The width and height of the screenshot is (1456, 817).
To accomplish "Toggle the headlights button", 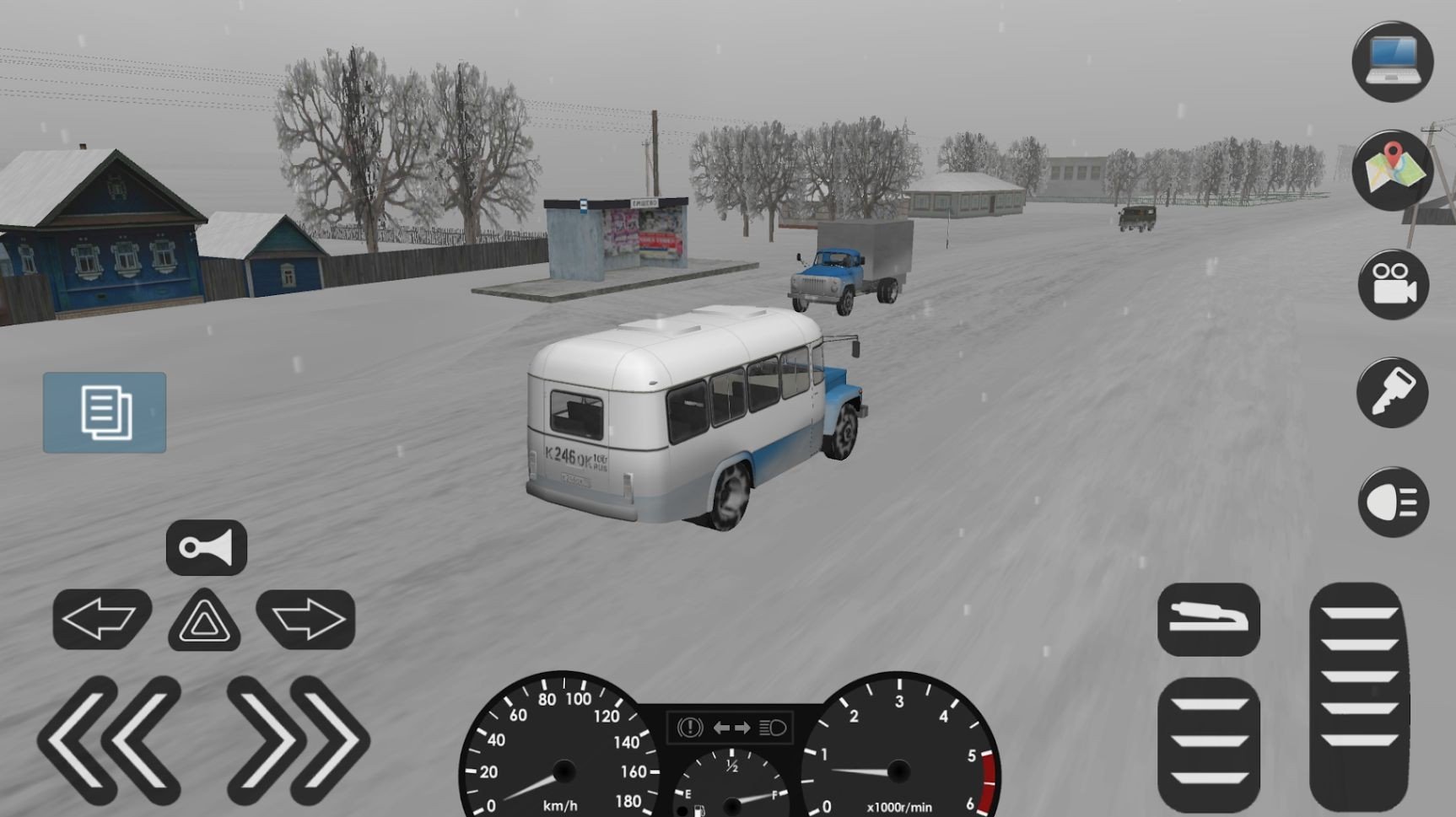I will pos(1392,503).
